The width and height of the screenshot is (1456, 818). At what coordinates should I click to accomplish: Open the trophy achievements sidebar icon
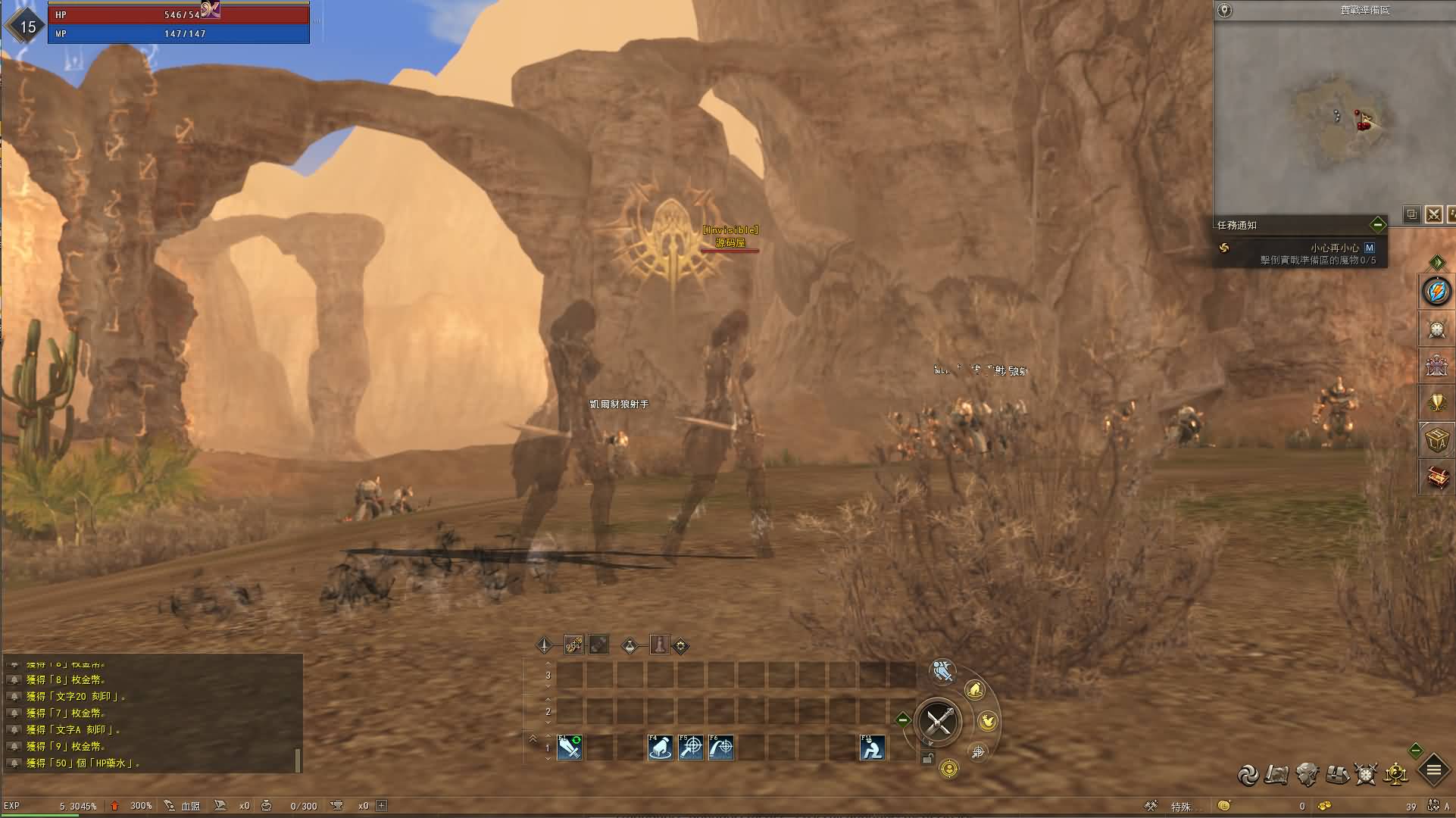(1436, 404)
